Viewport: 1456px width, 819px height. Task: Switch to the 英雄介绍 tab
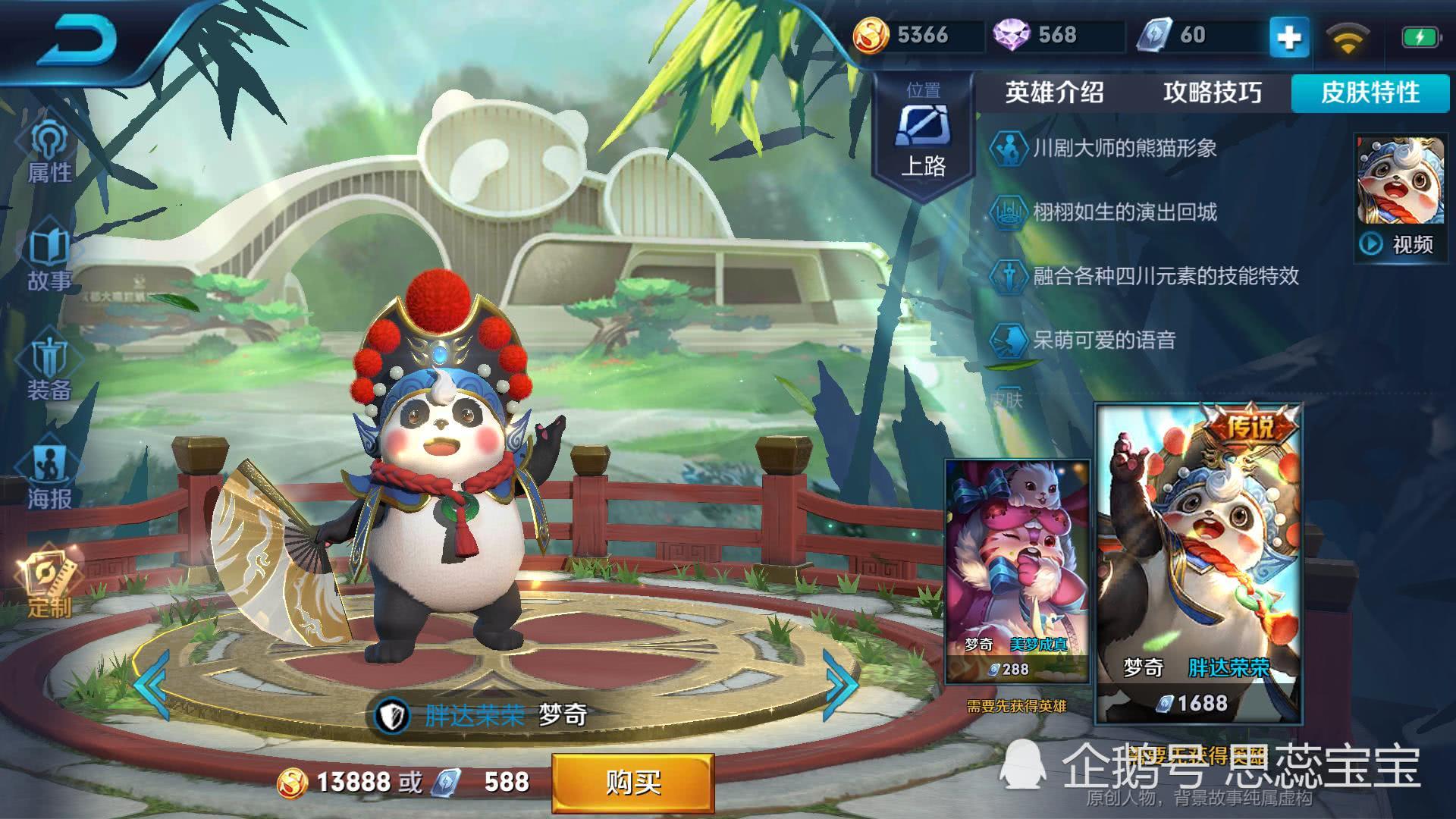[x=1054, y=93]
